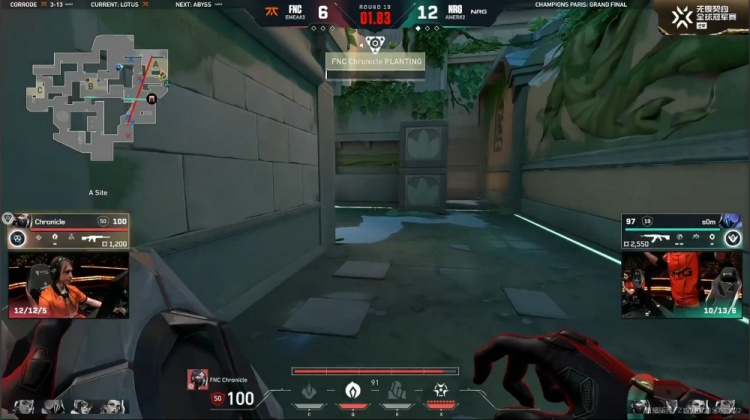Open Chronicle's webcam feed
Viewport: 750px width, 420px height.
click(67, 284)
